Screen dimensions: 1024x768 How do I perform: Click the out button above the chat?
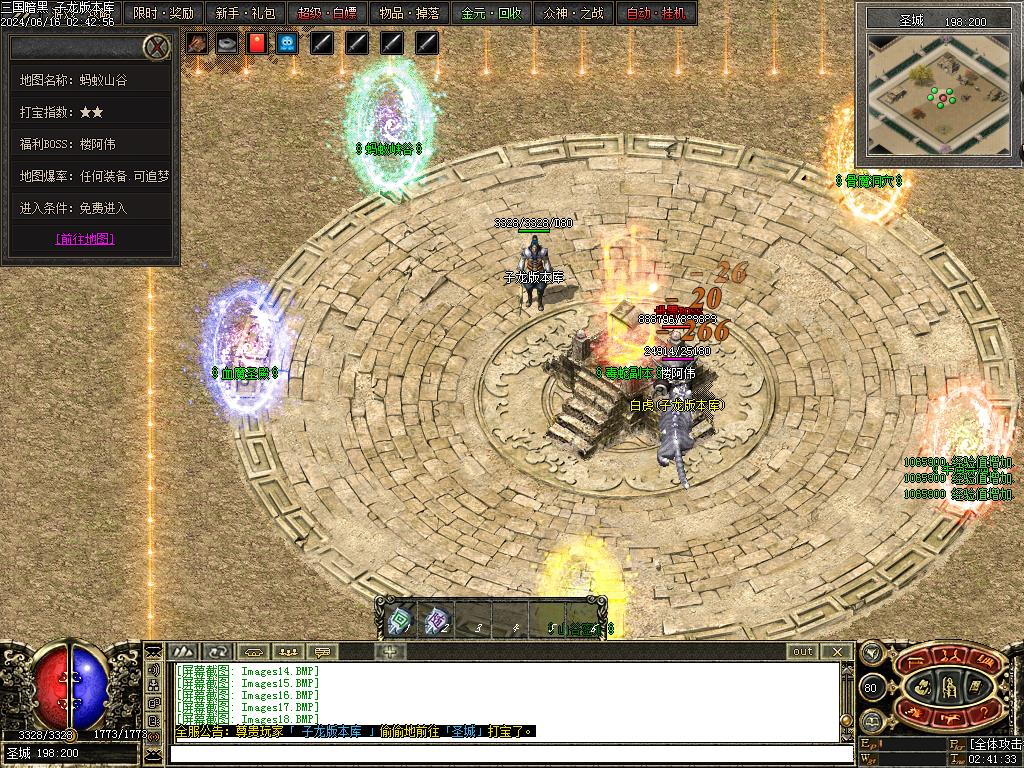pos(803,651)
